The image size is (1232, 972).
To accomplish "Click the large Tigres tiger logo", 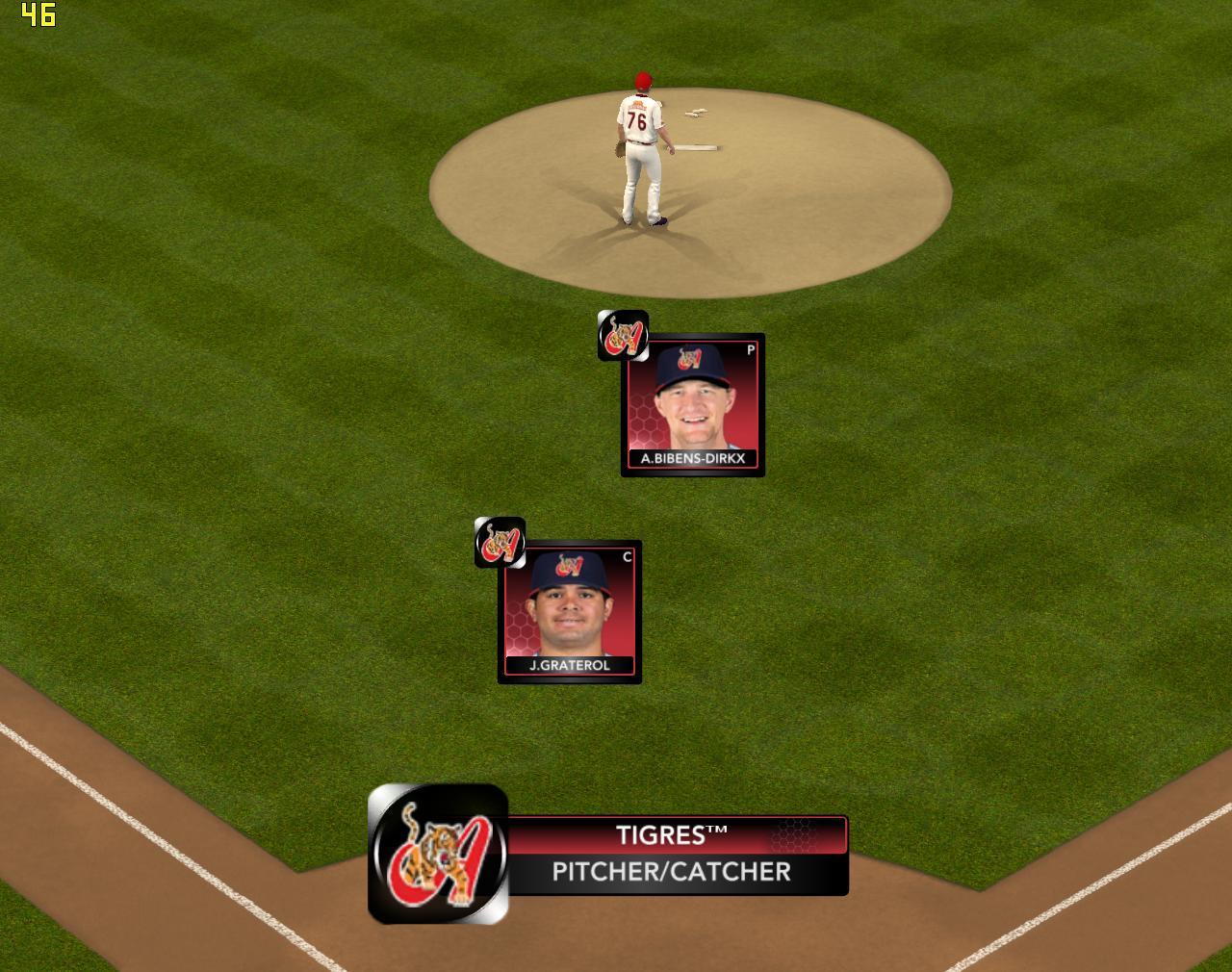I will point(439,854).
